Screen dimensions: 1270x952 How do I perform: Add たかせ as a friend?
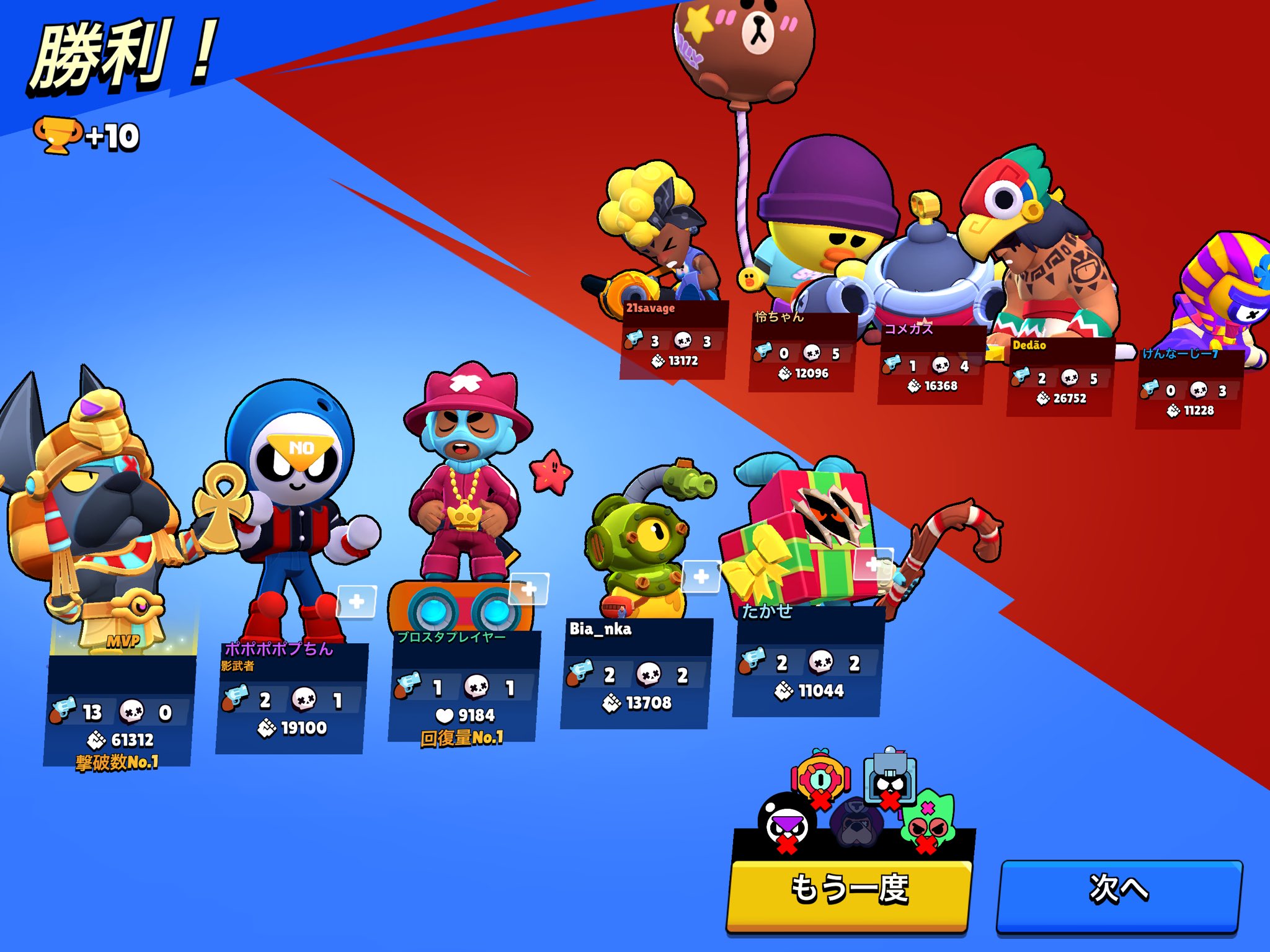point(873,564)
